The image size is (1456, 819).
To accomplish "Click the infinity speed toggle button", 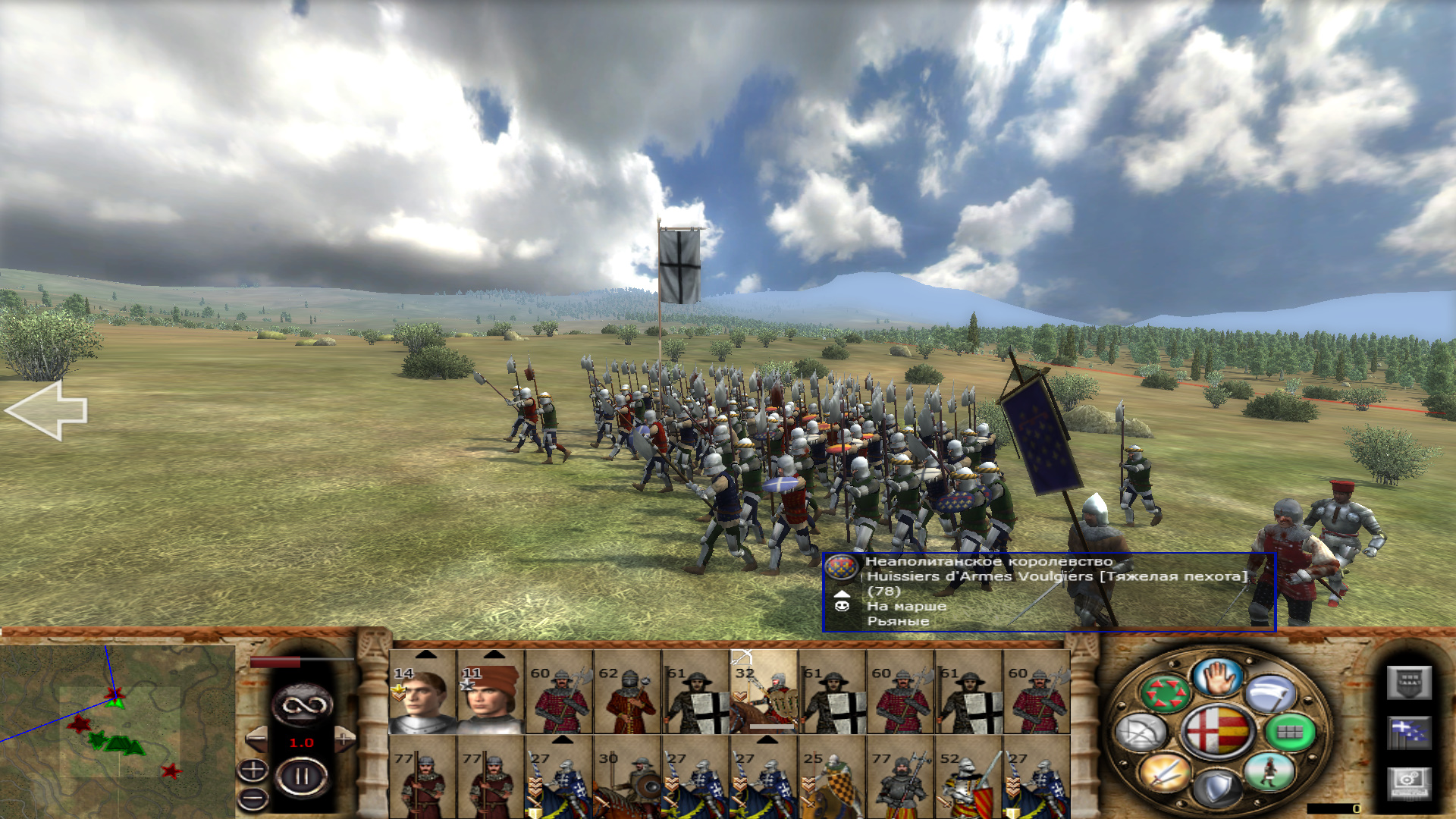I will [x=302, y=705].
